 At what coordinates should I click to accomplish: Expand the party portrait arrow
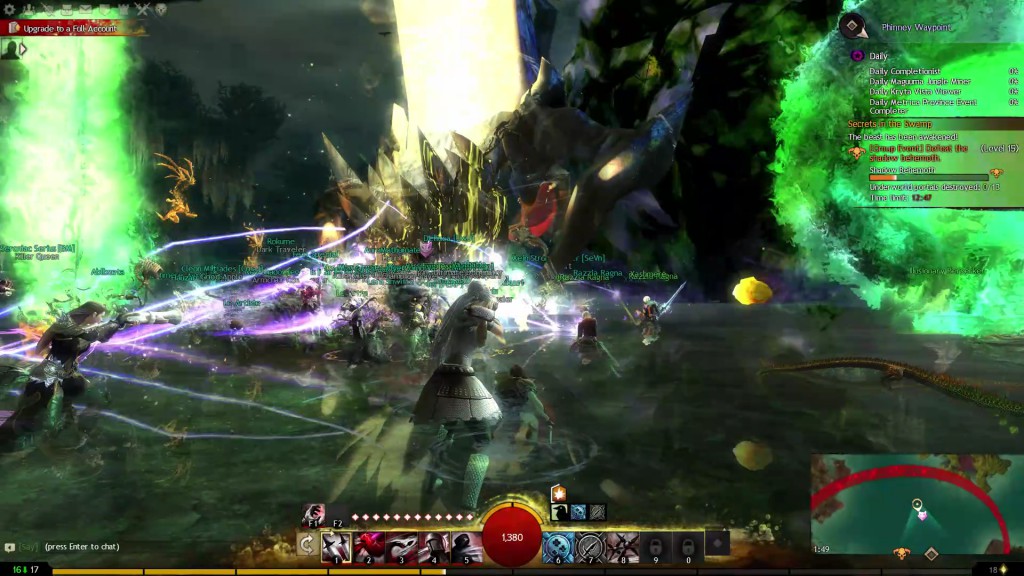pos(23,48)
